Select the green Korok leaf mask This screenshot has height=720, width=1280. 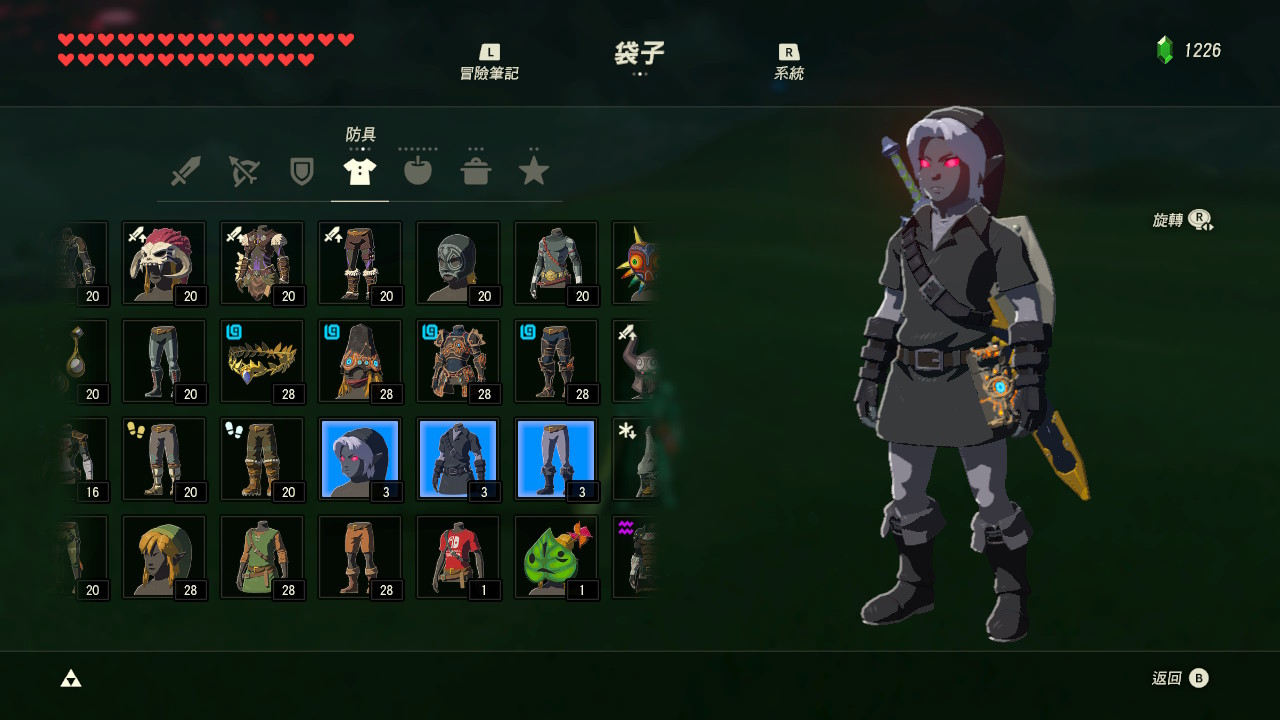click(556, 557)
